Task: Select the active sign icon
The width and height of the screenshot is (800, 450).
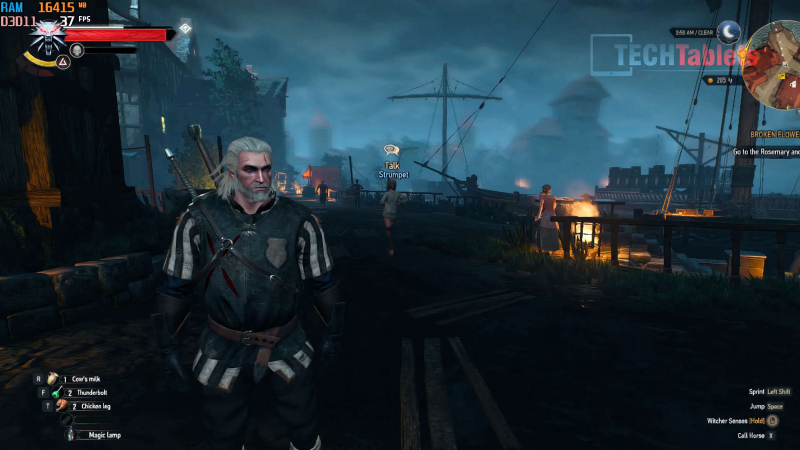Action: pyautogui.click(x=62, y=62)
